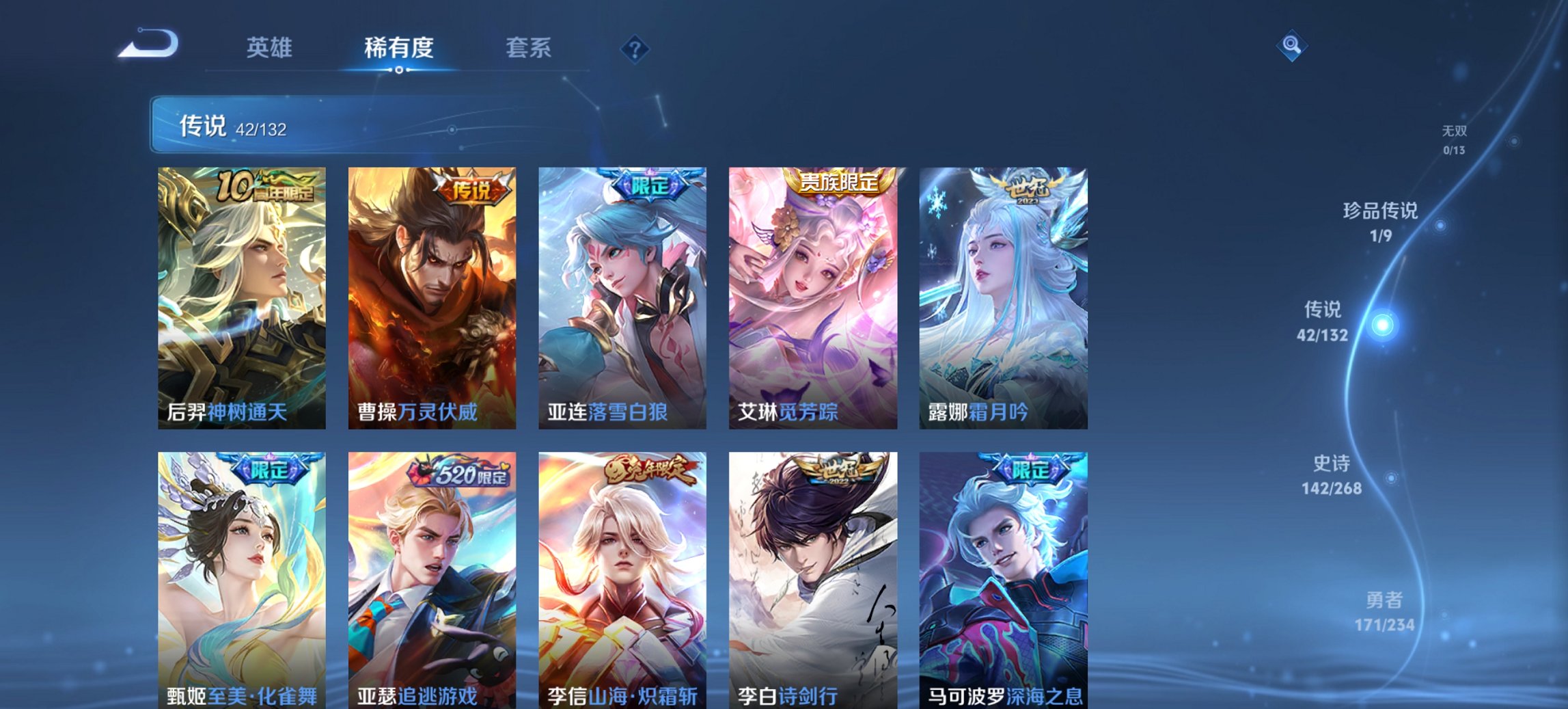Open the search magnifier icon top right

pyautogui.click(x=1291, y=46)
